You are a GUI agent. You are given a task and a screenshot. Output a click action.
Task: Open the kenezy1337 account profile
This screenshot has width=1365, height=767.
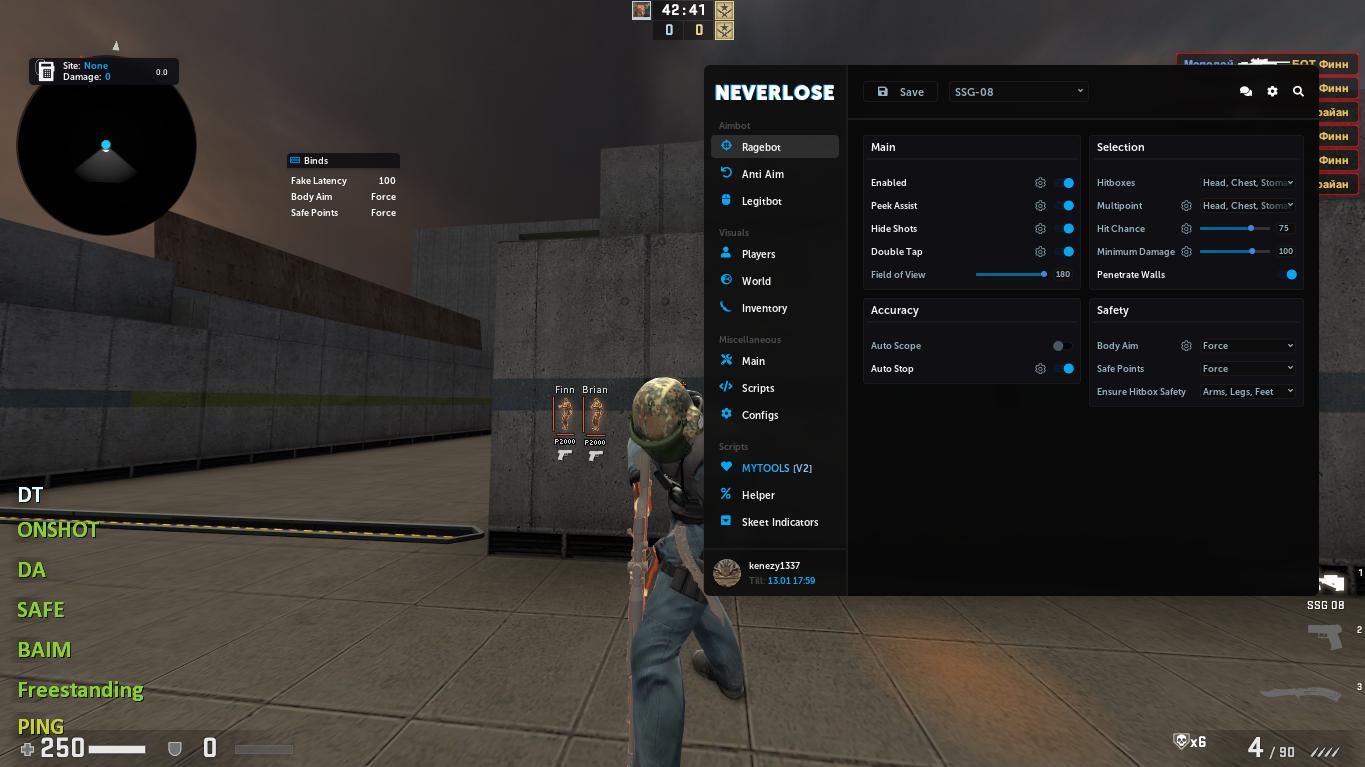[774, 572]
